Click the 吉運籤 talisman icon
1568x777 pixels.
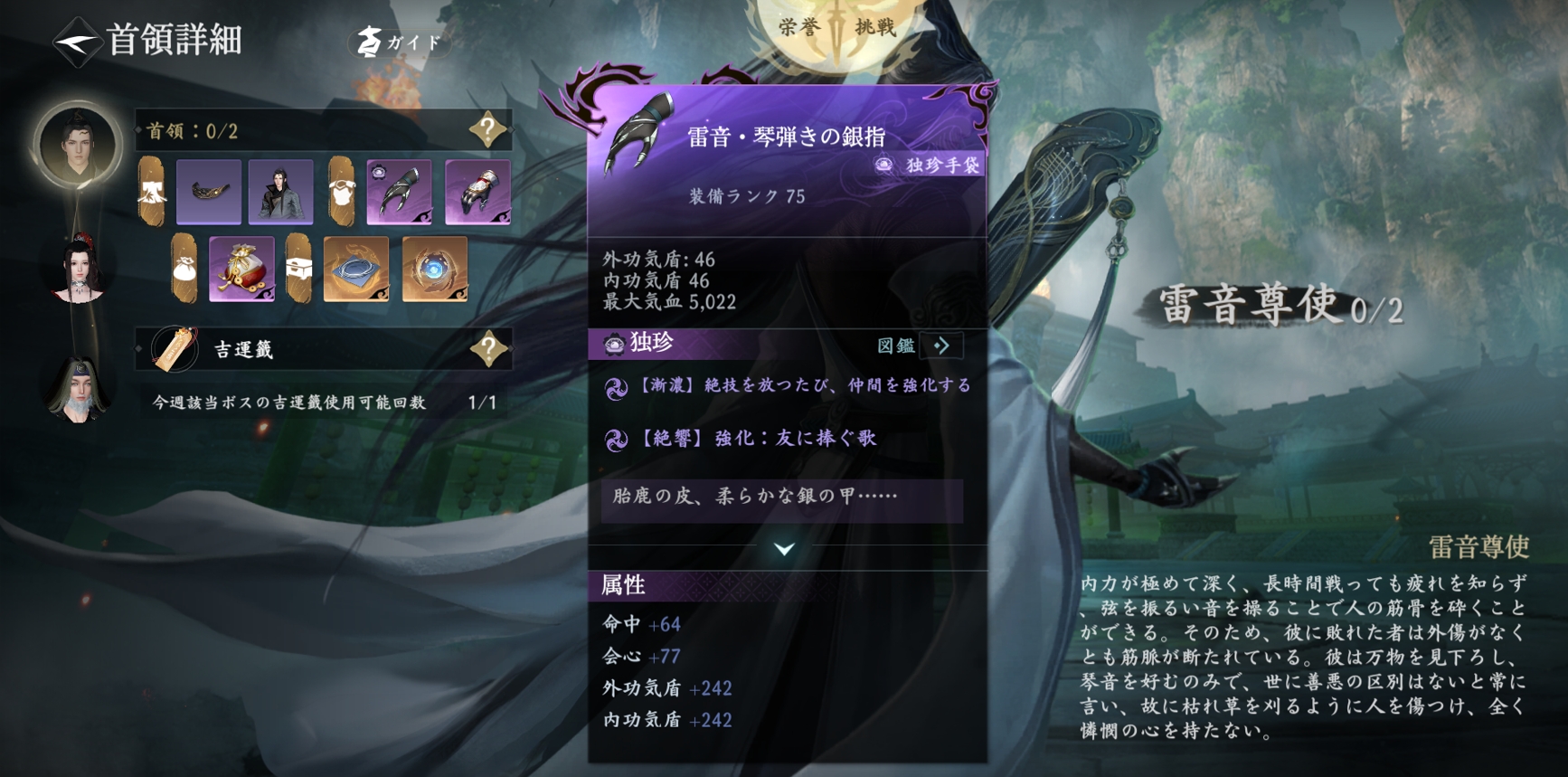point(175,348)
